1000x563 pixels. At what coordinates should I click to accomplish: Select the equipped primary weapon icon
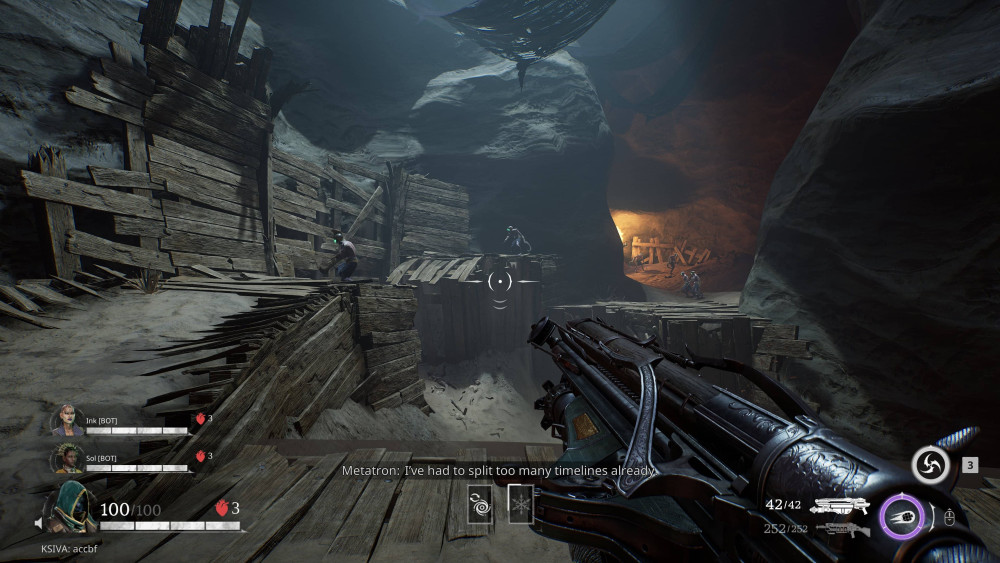[x=839, y=507]
